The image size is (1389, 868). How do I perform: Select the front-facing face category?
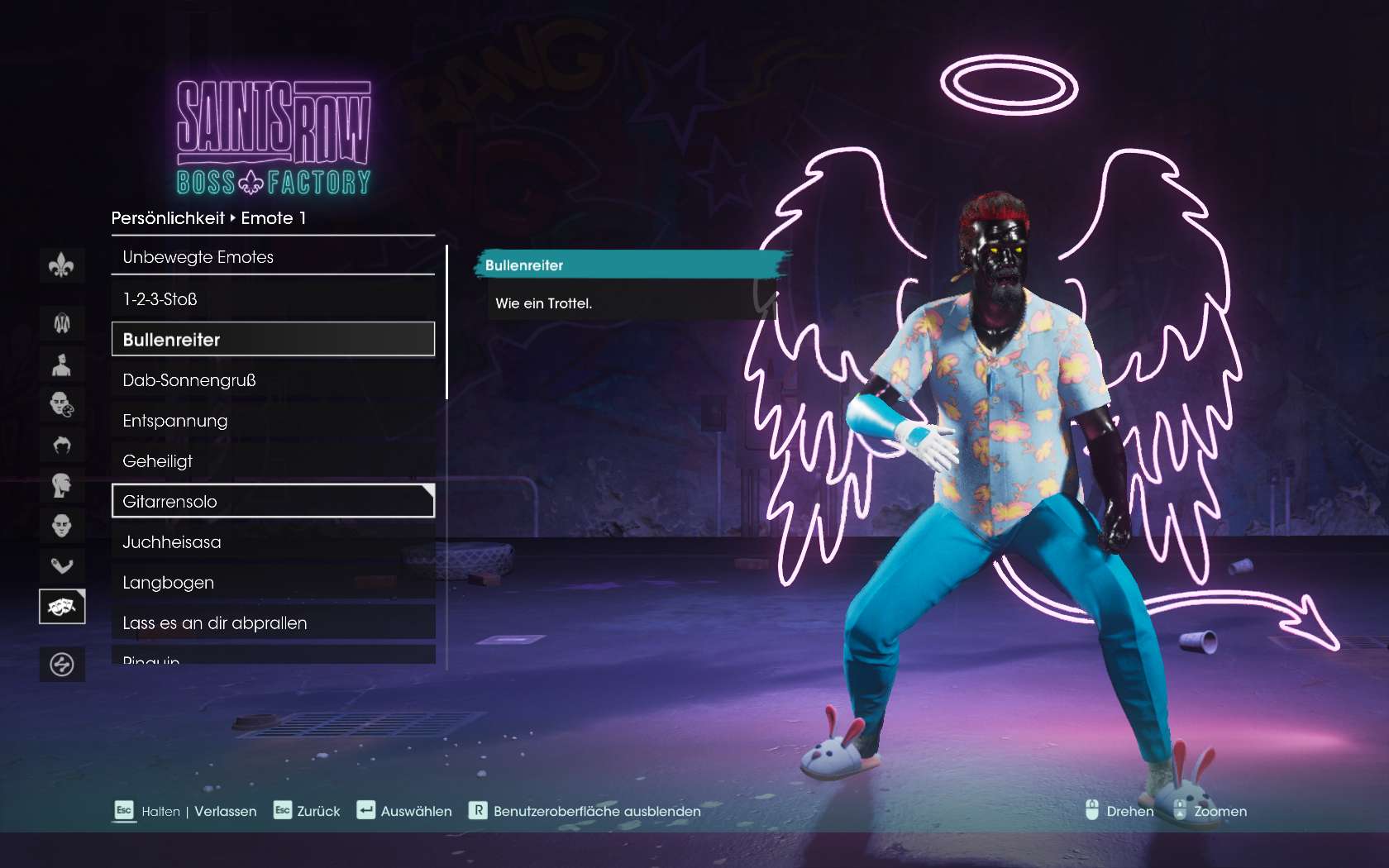[x=62, y=526]
